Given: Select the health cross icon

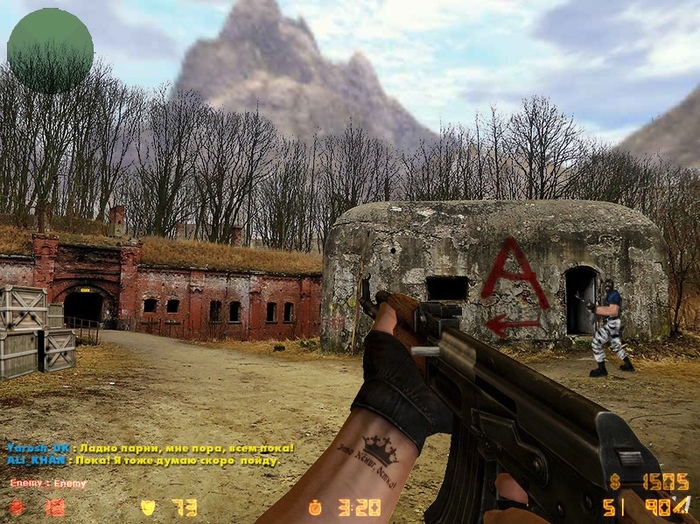Looking at the screenshot, I should (x=17, y=507).
